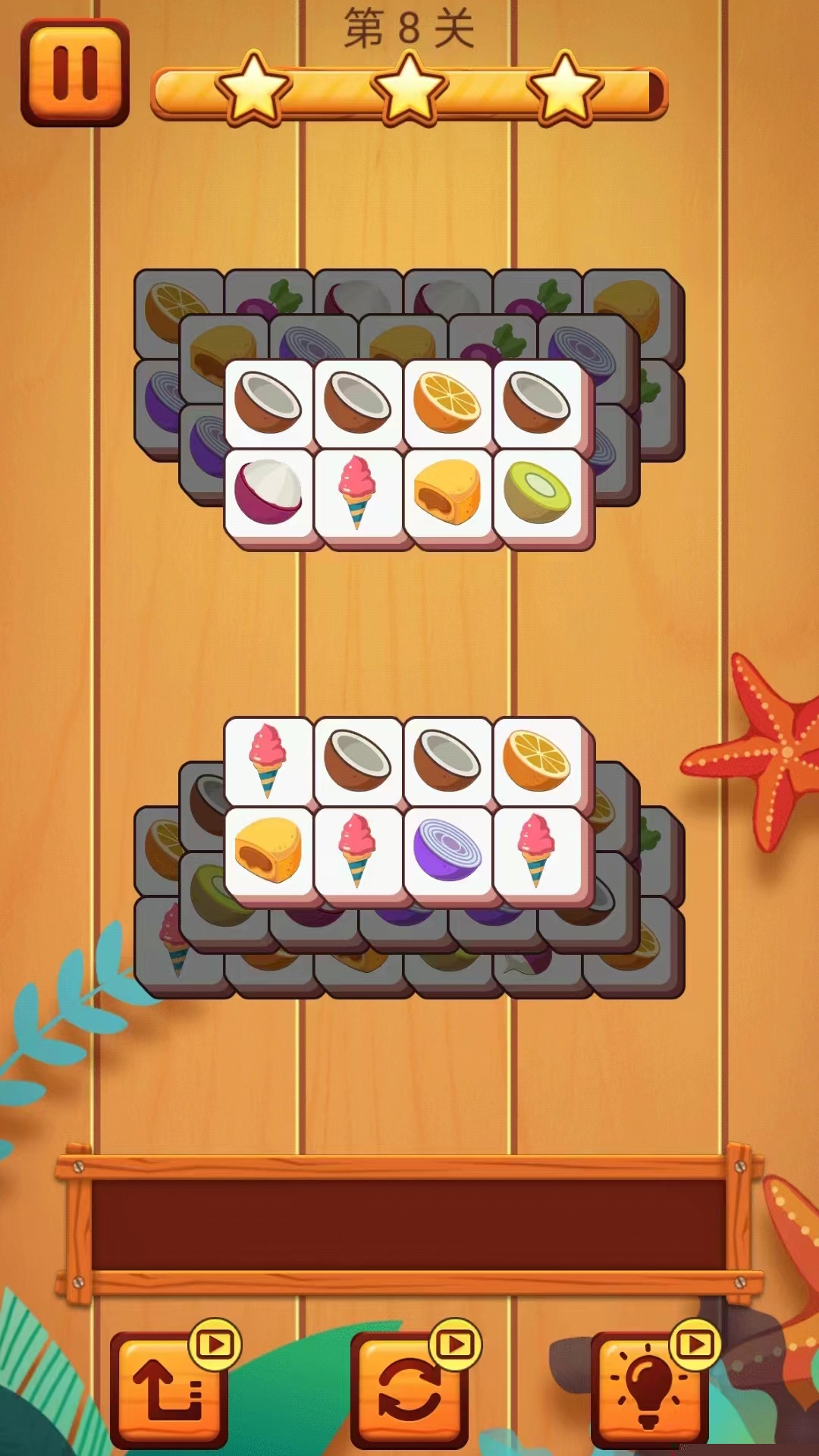Pause the game
The image size is (819, 1456).
74,73
